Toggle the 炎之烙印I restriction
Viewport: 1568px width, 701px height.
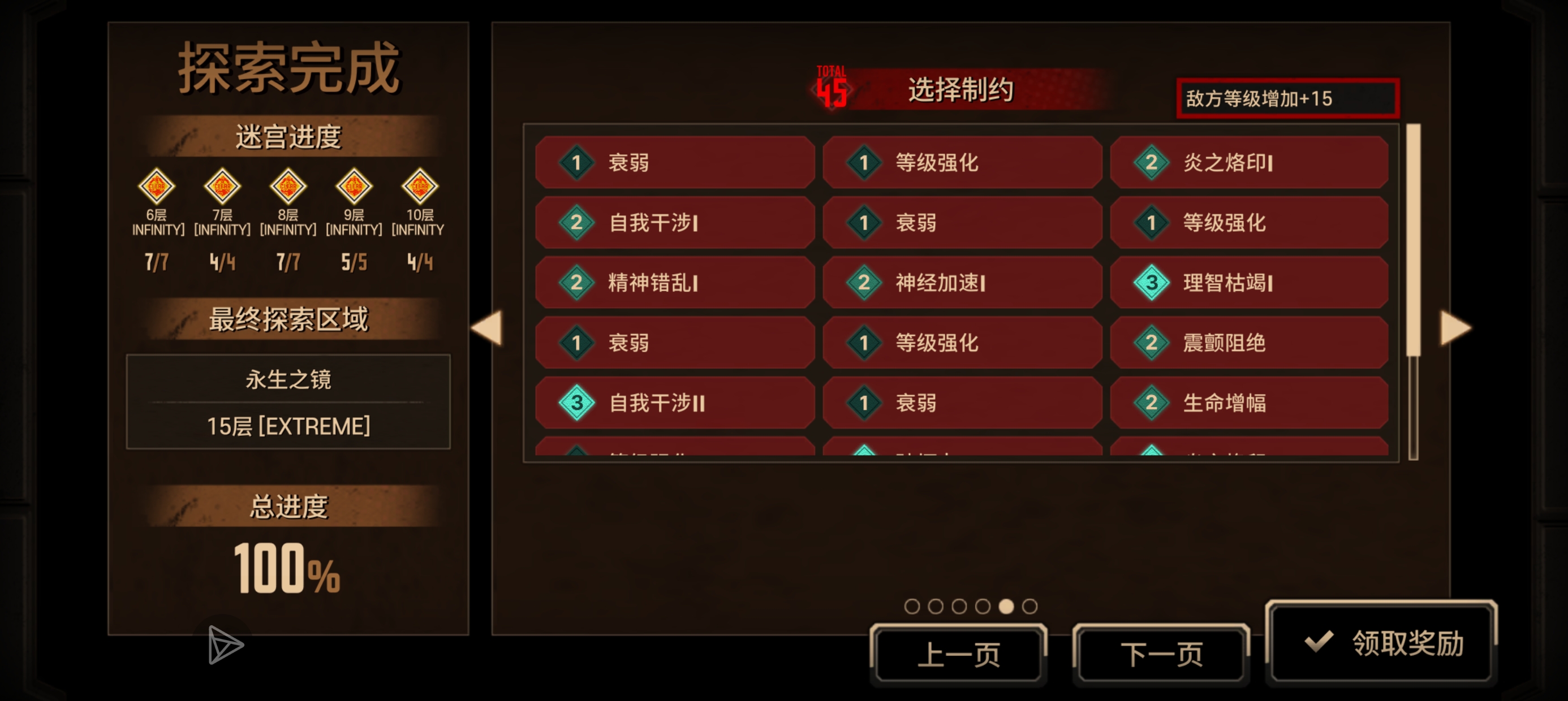tap(1250, 162)
